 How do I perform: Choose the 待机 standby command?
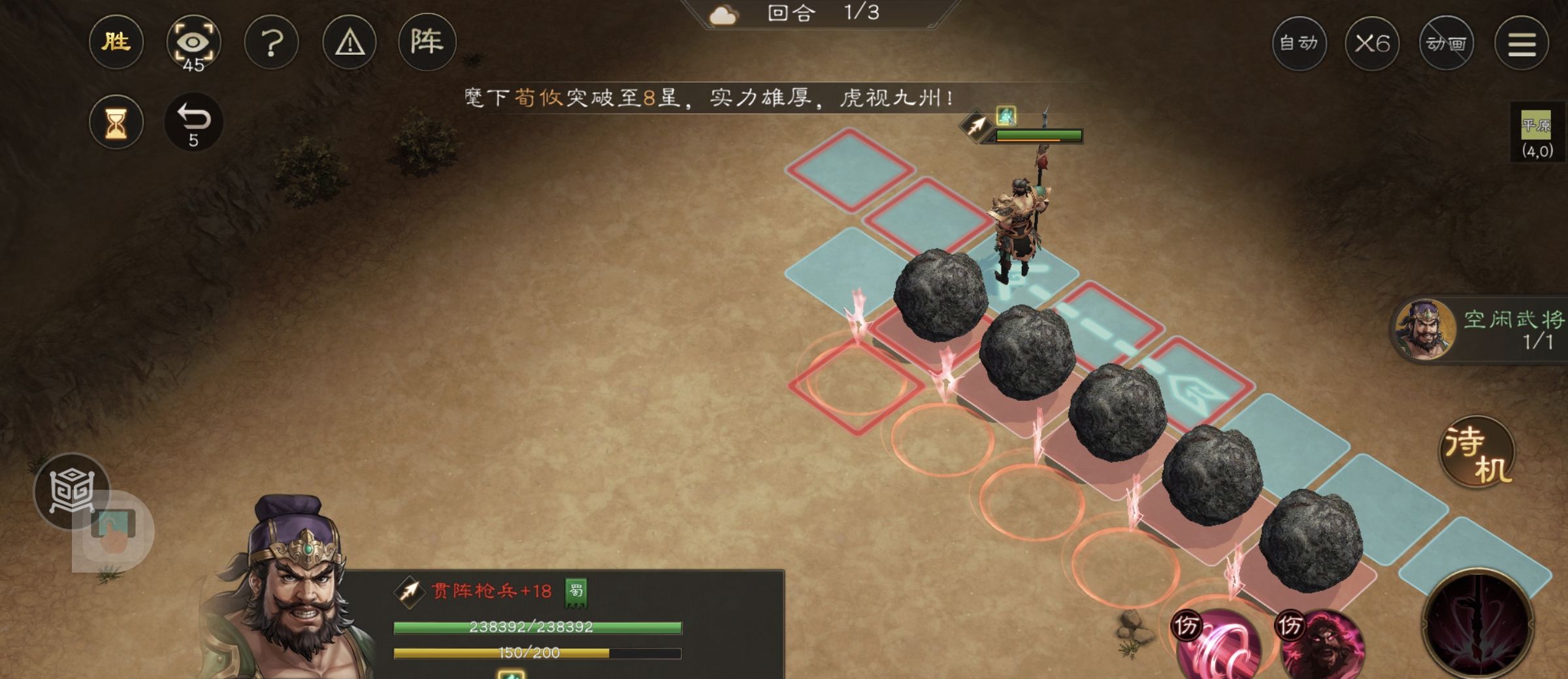coord(1478,452)
